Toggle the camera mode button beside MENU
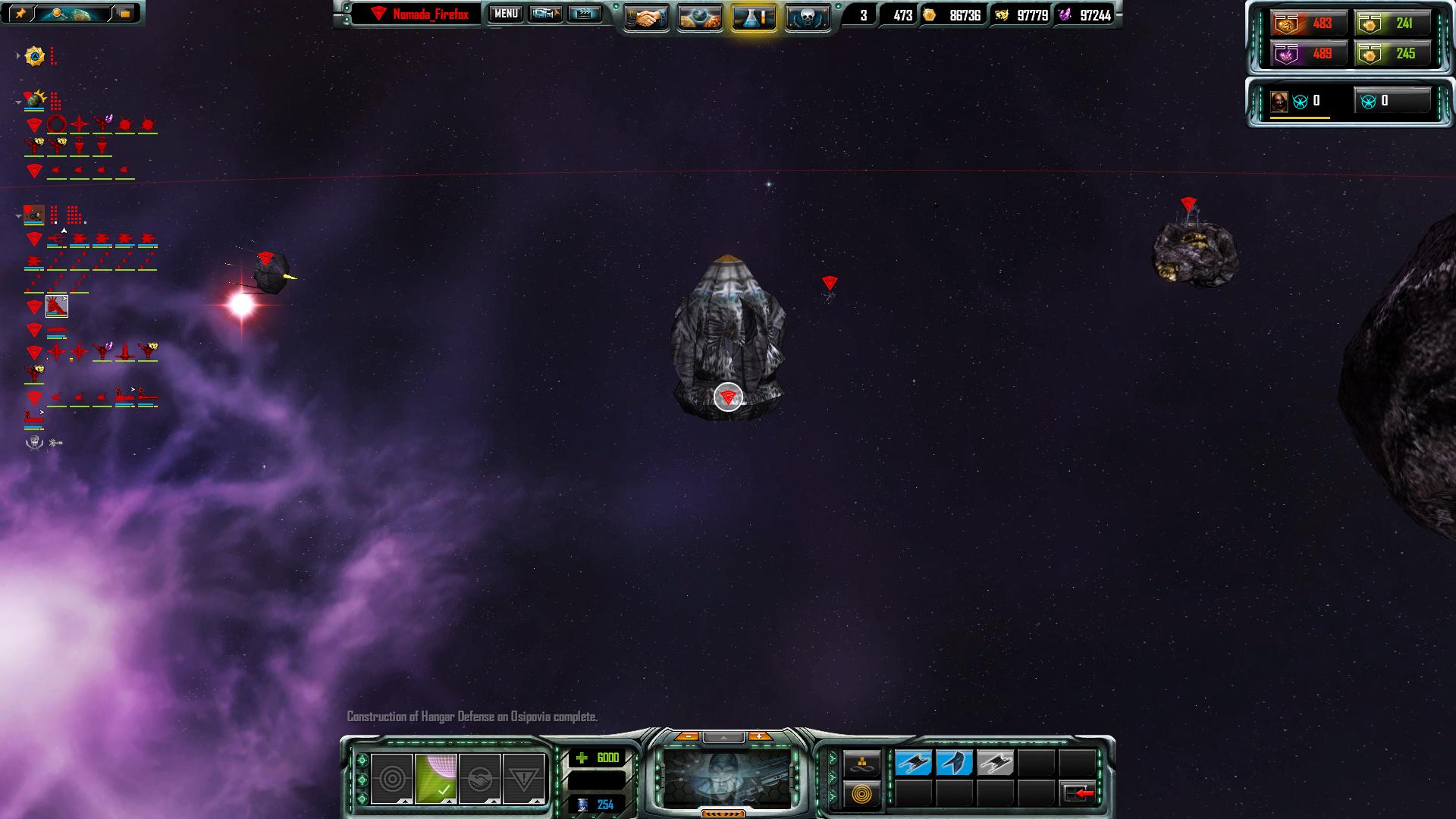The image size is (1456, 819). click(x=544, y=14)
